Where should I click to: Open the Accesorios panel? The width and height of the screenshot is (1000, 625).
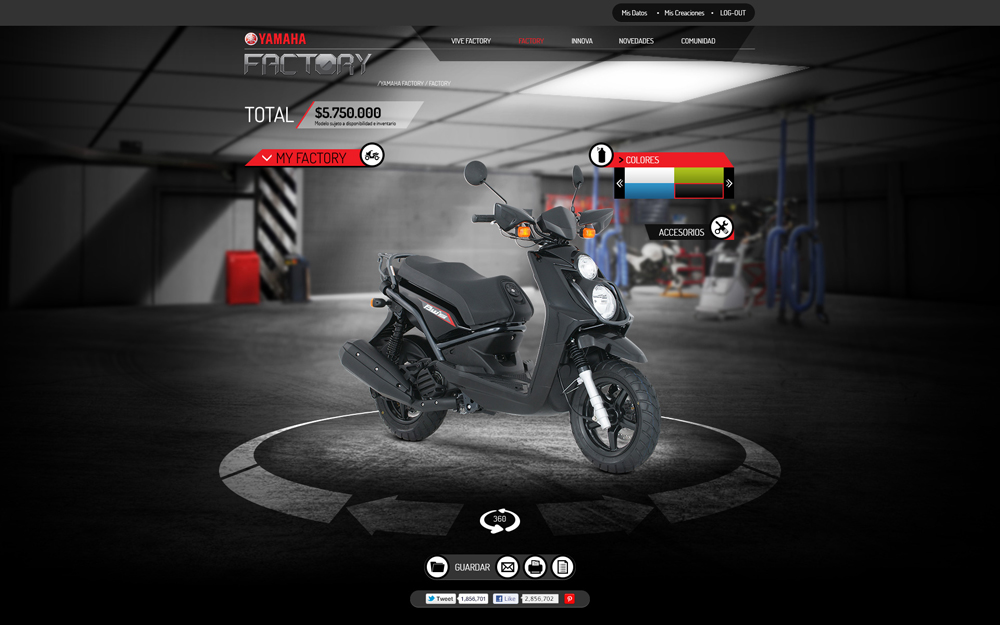click(x=681, y=232)
